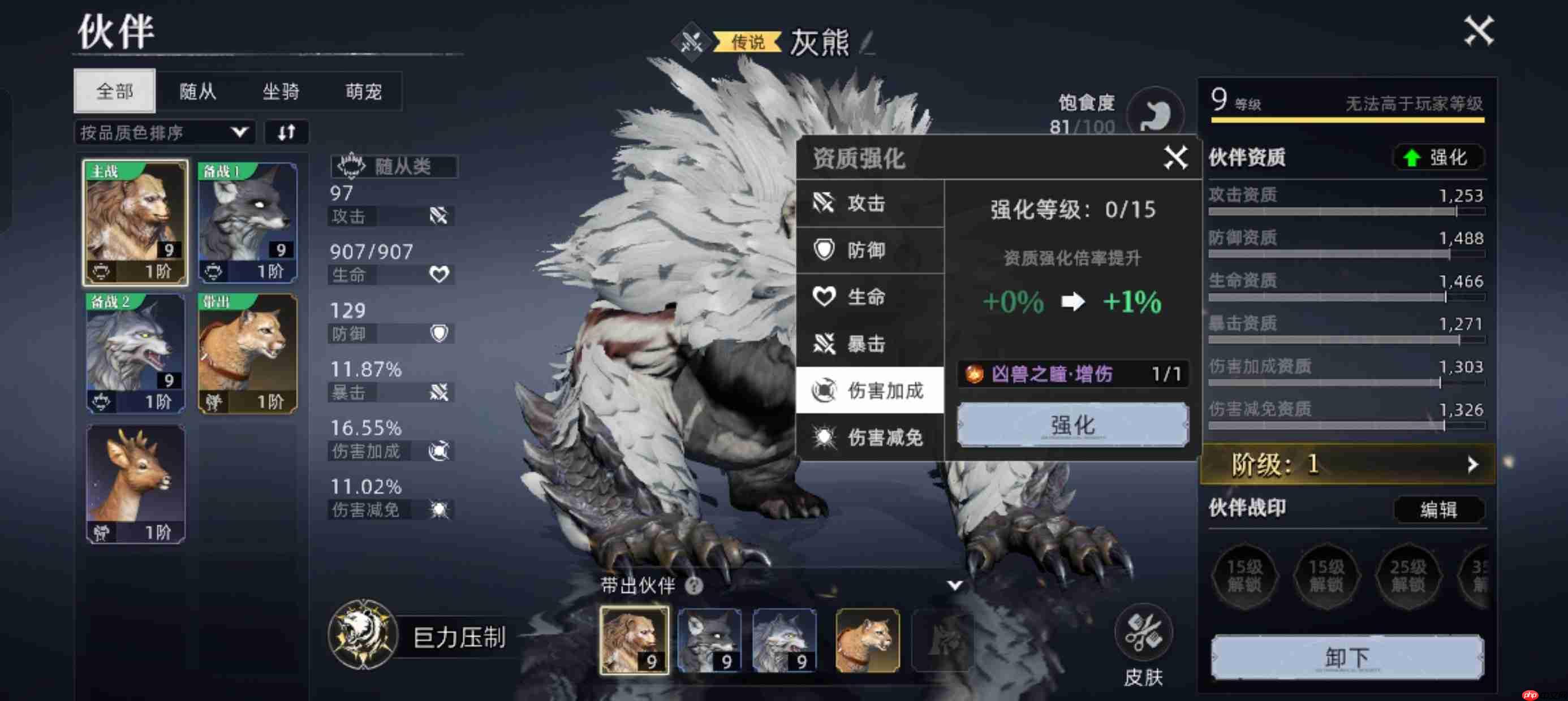The height and width of the screenshot is (701, 1568).
Task: Open the 按品质色排序 dropdown
Action: (x=163, y=131)
